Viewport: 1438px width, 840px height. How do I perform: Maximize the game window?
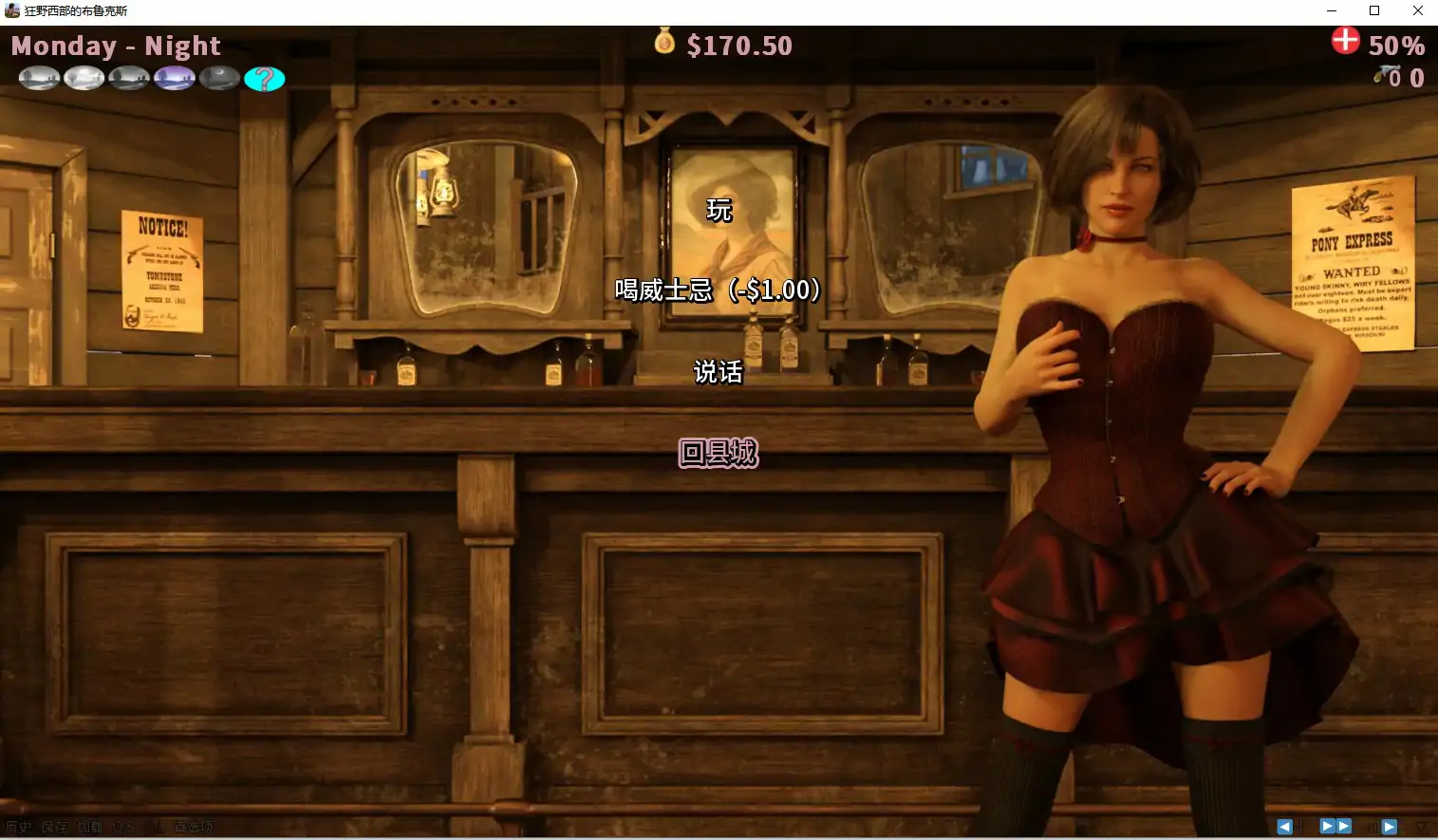[x=1373, y=10]
